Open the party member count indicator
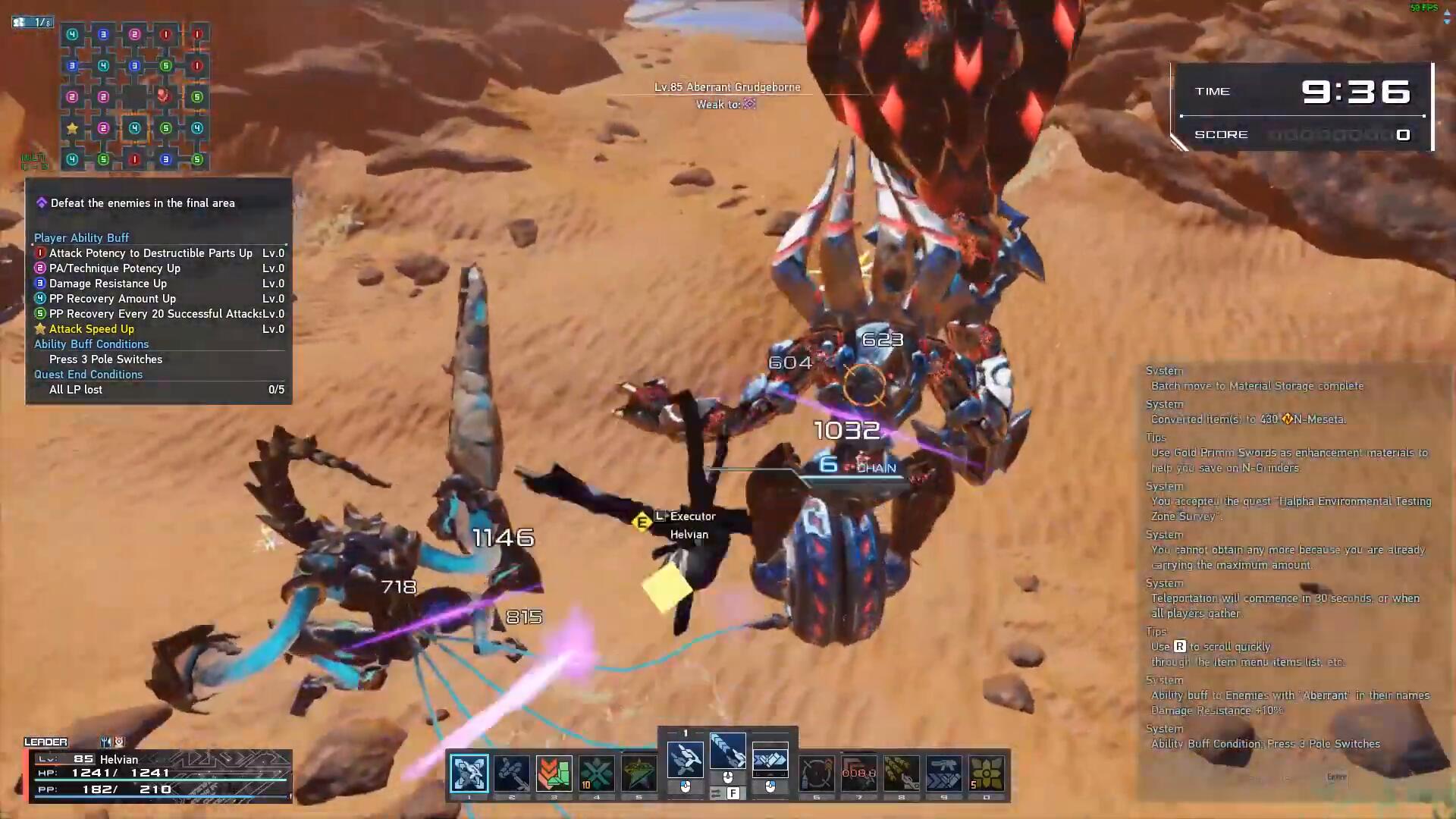 [x=33, y=23]
